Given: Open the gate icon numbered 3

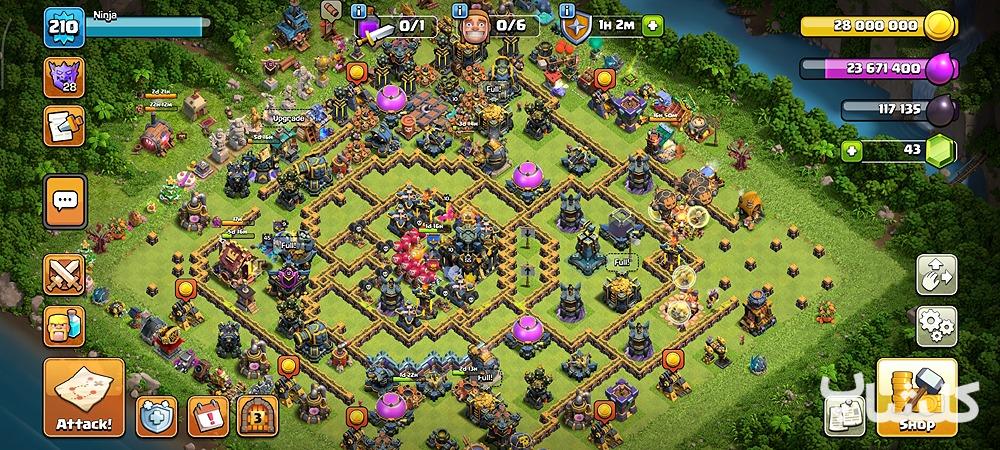Looking at the screenshot, I should tap(257, 413).
